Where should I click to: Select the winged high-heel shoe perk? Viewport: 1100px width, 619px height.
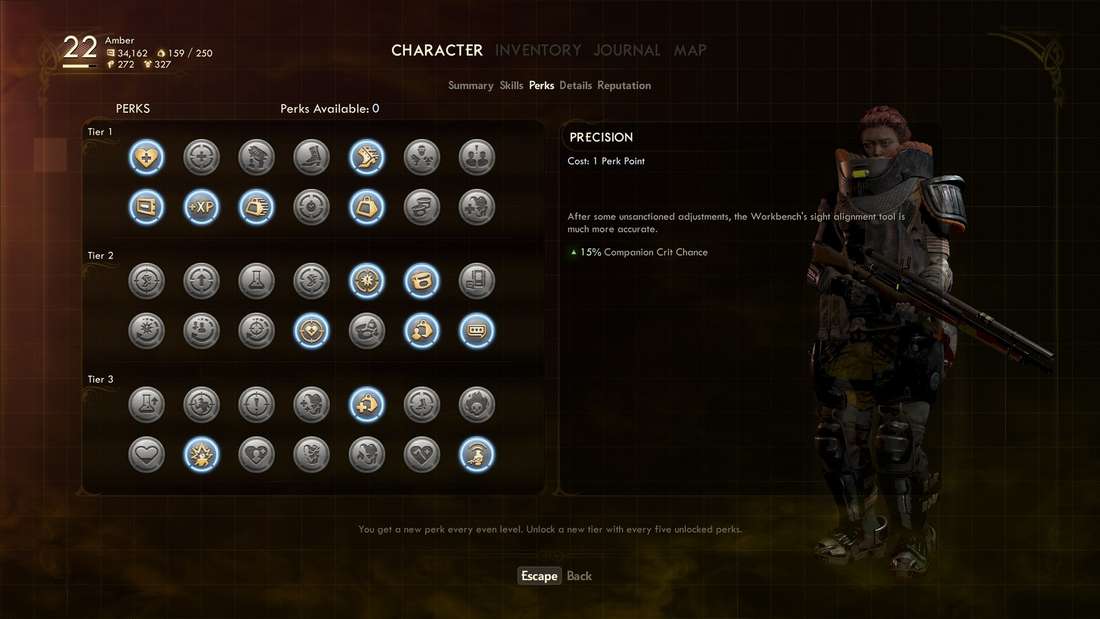(x=366, y=157)
